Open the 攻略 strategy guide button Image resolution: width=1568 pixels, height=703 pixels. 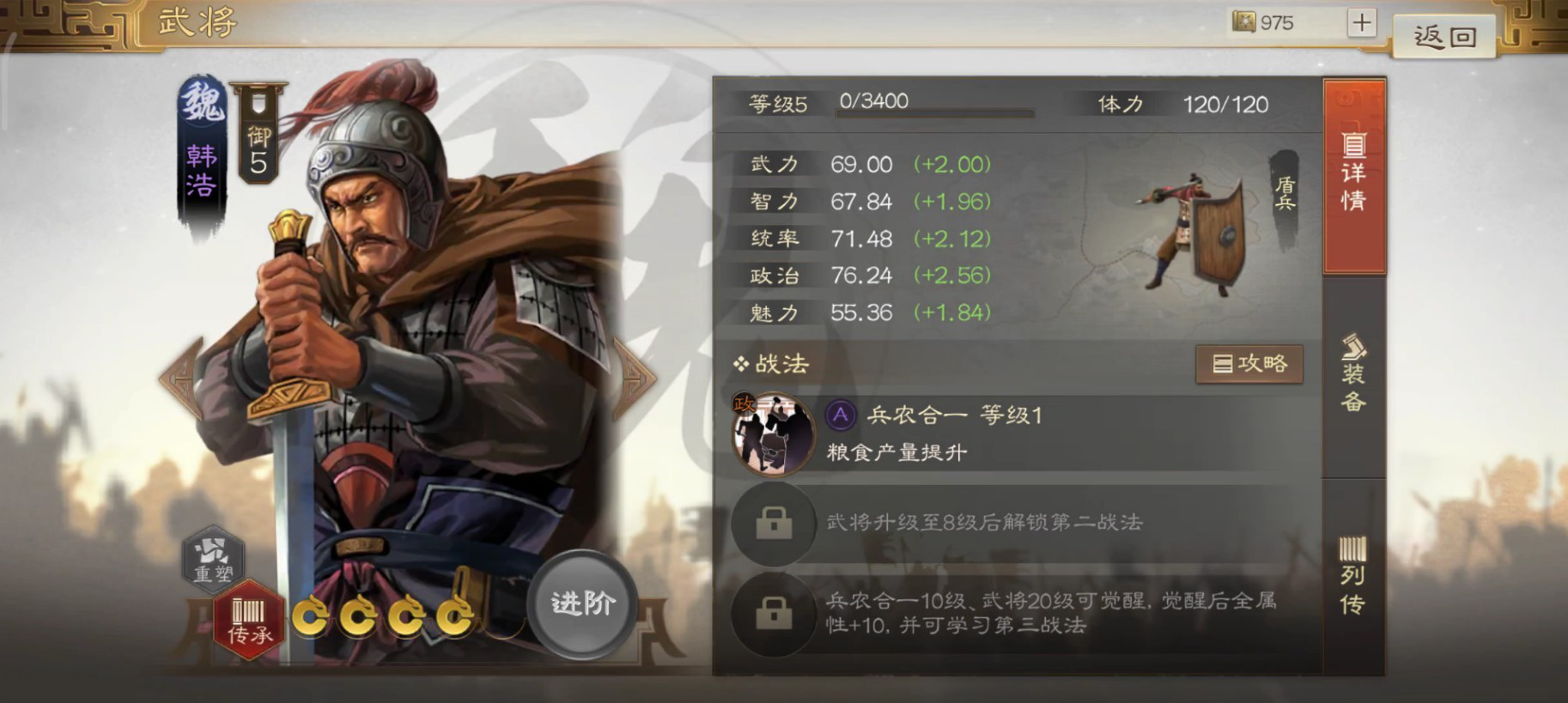tap(1249, 363)
